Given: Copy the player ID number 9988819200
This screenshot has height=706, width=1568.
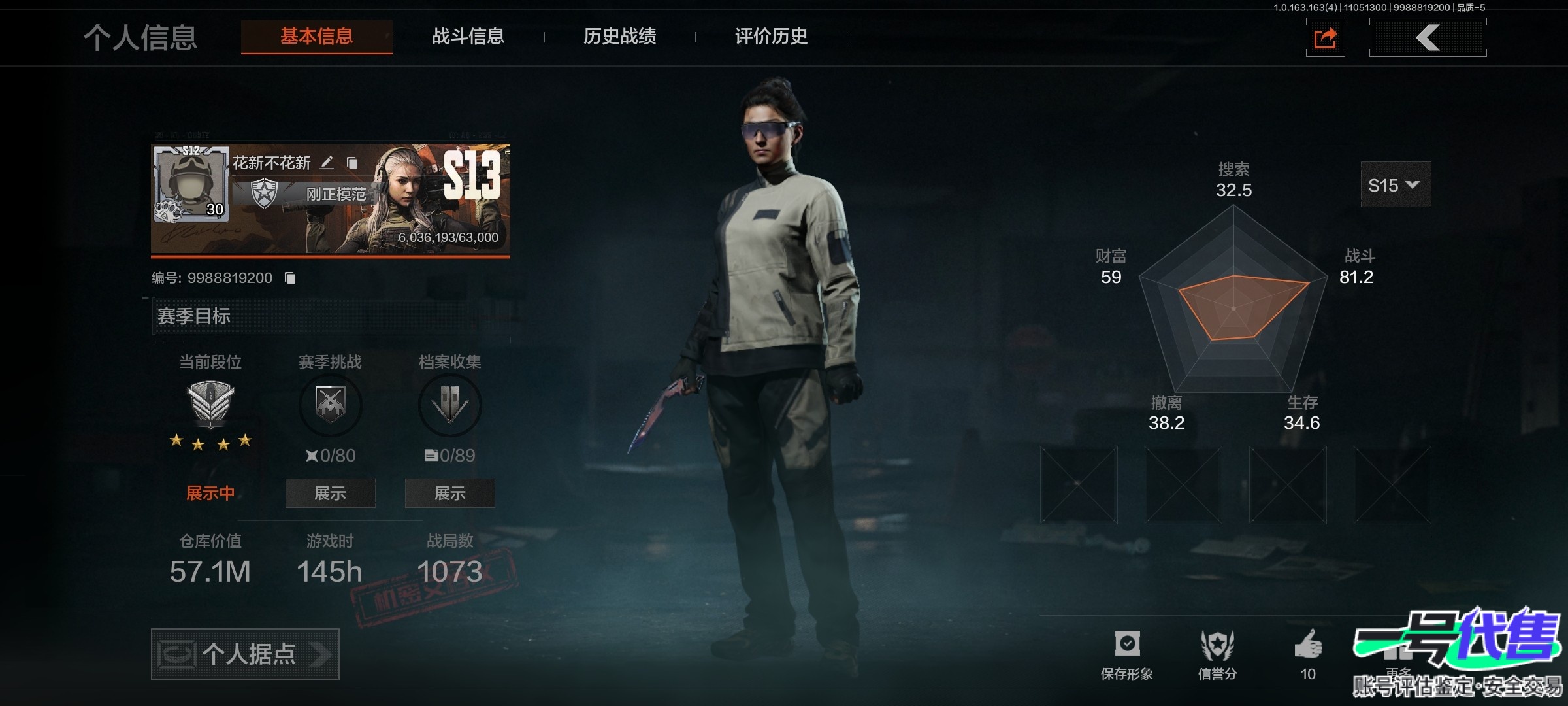Looking at the screenshot, I should pos(291,278).
